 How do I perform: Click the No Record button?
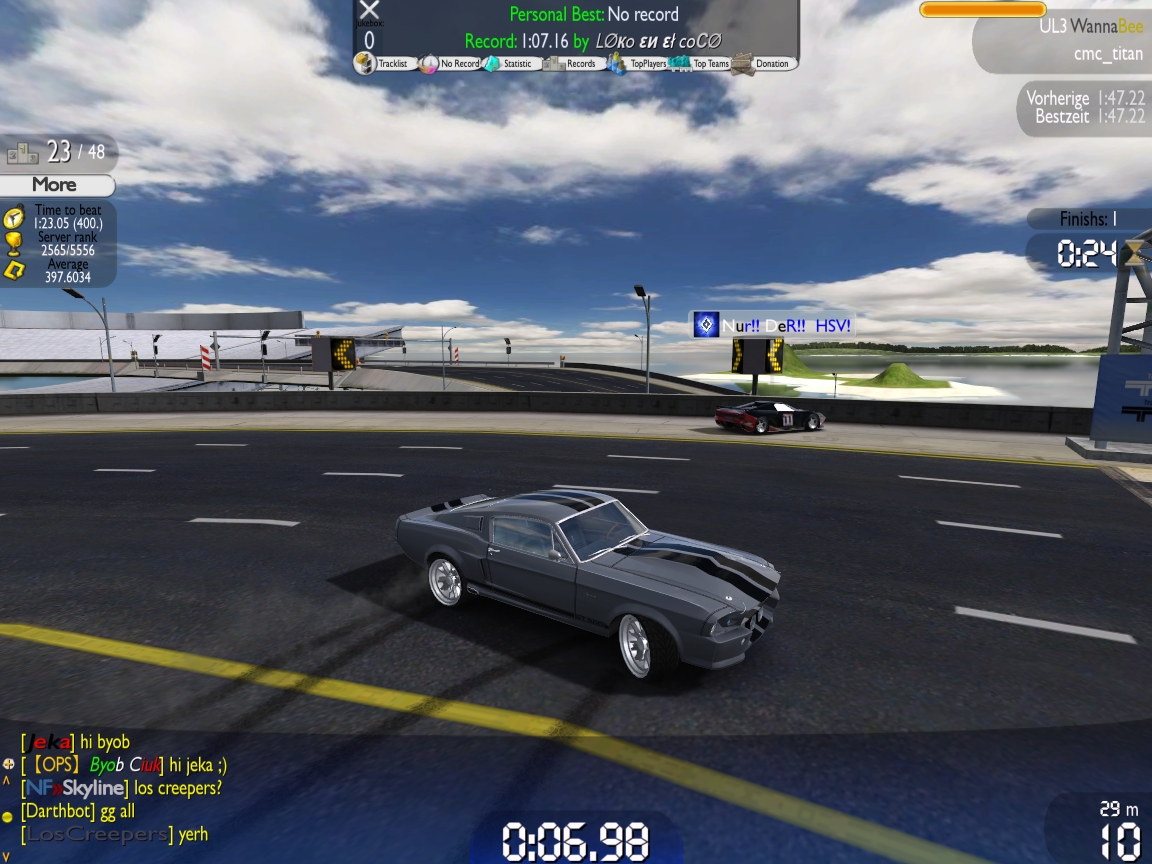[x=449, y=64]
